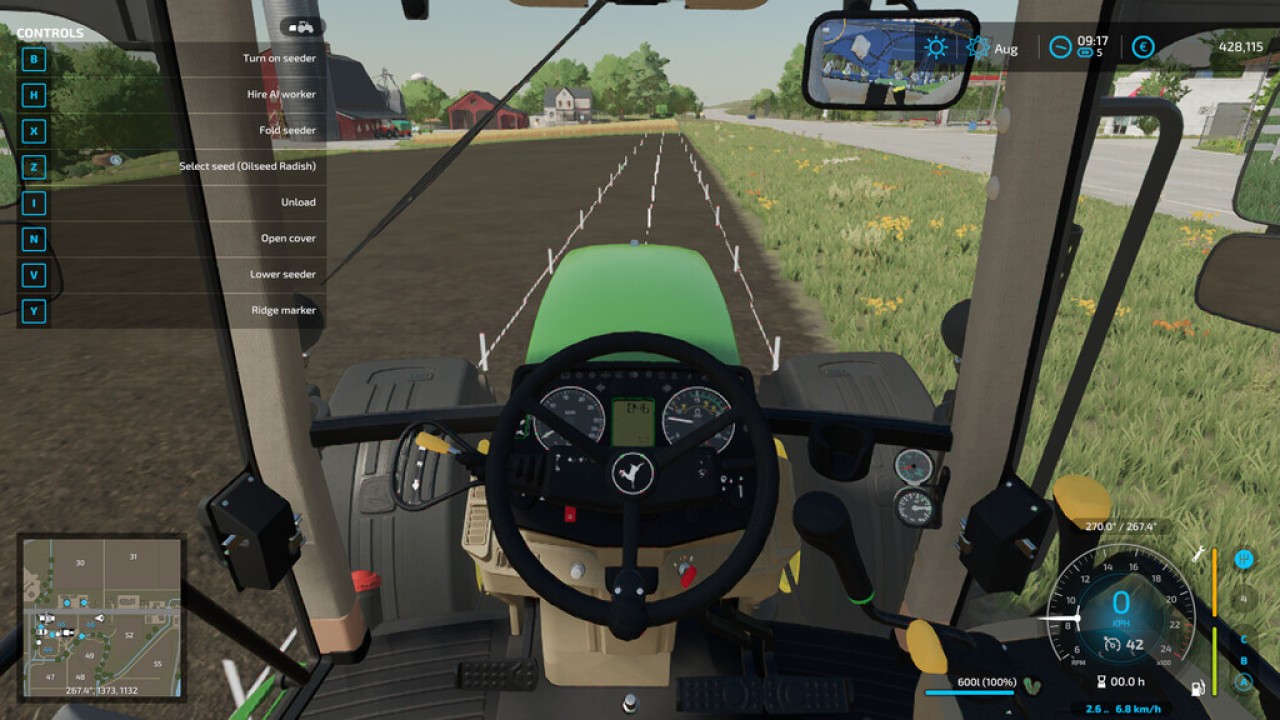Screen dimensions: 1280x720
Task: Expand the minimap in the bottom-left corner
Action: 100,615
